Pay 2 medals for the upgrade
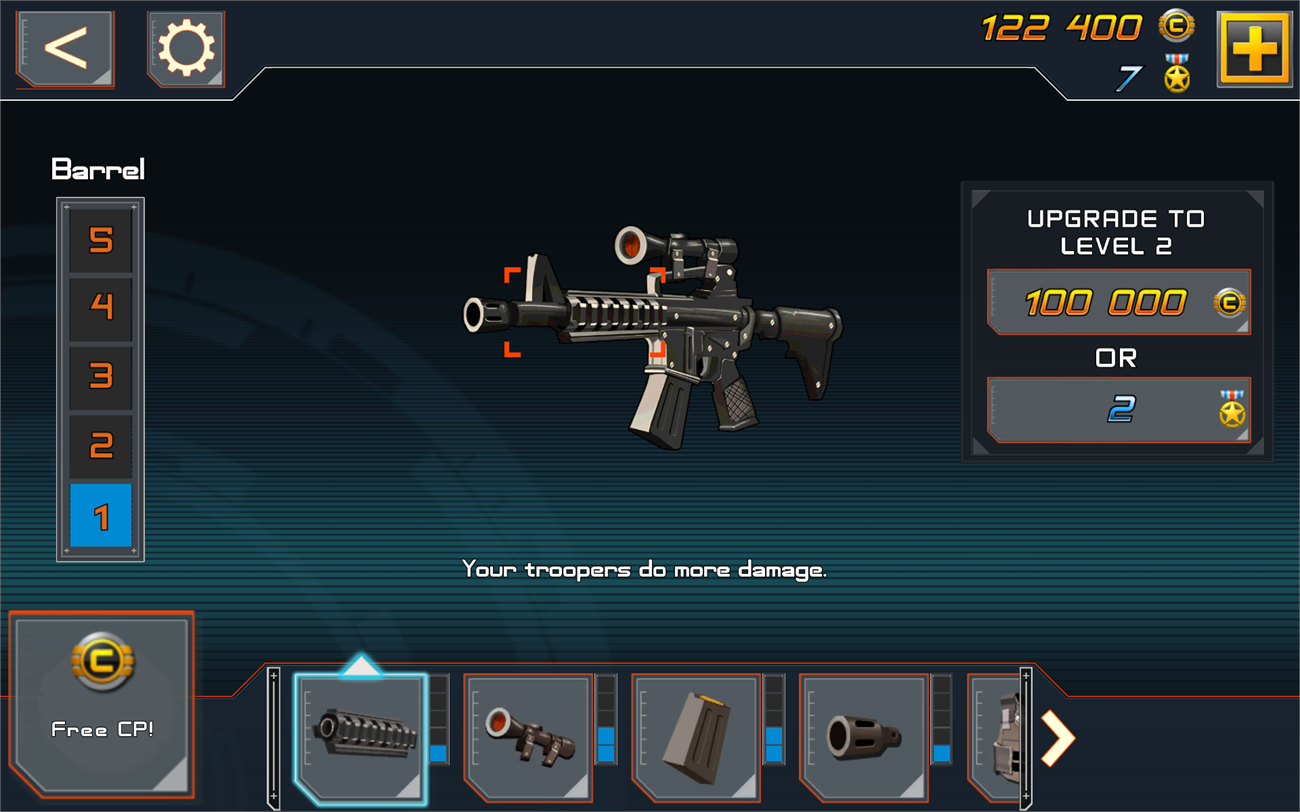This screenshot has width=1300, height=812. click(x=1117, y=410)
